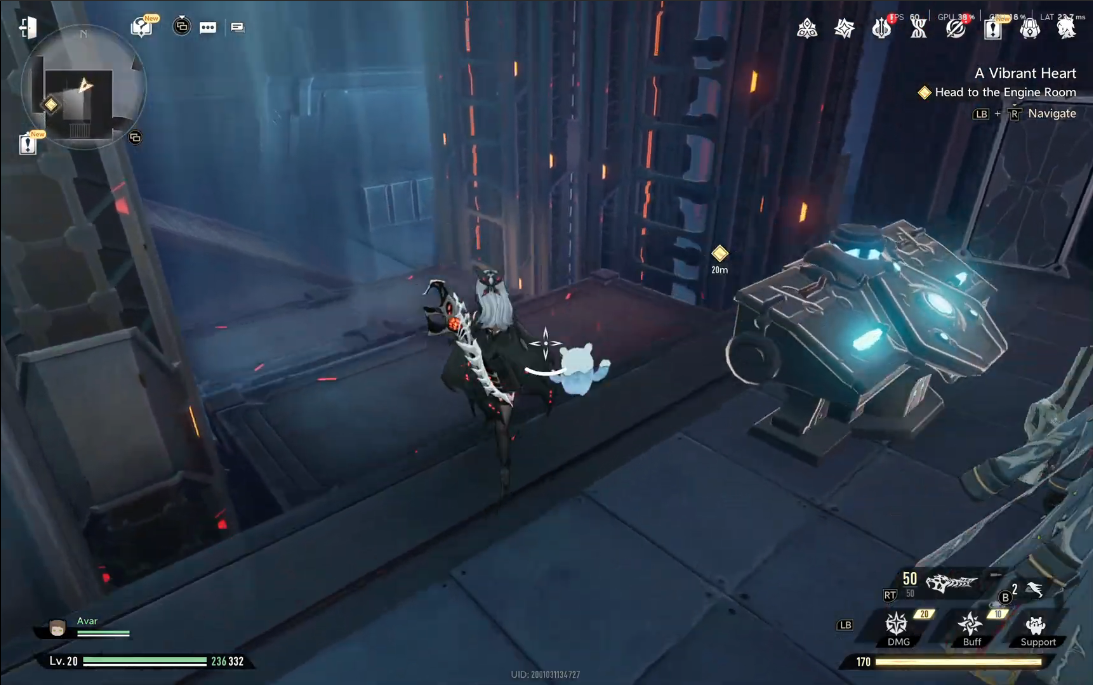Open the circular minimap

[x=83, y=87]
